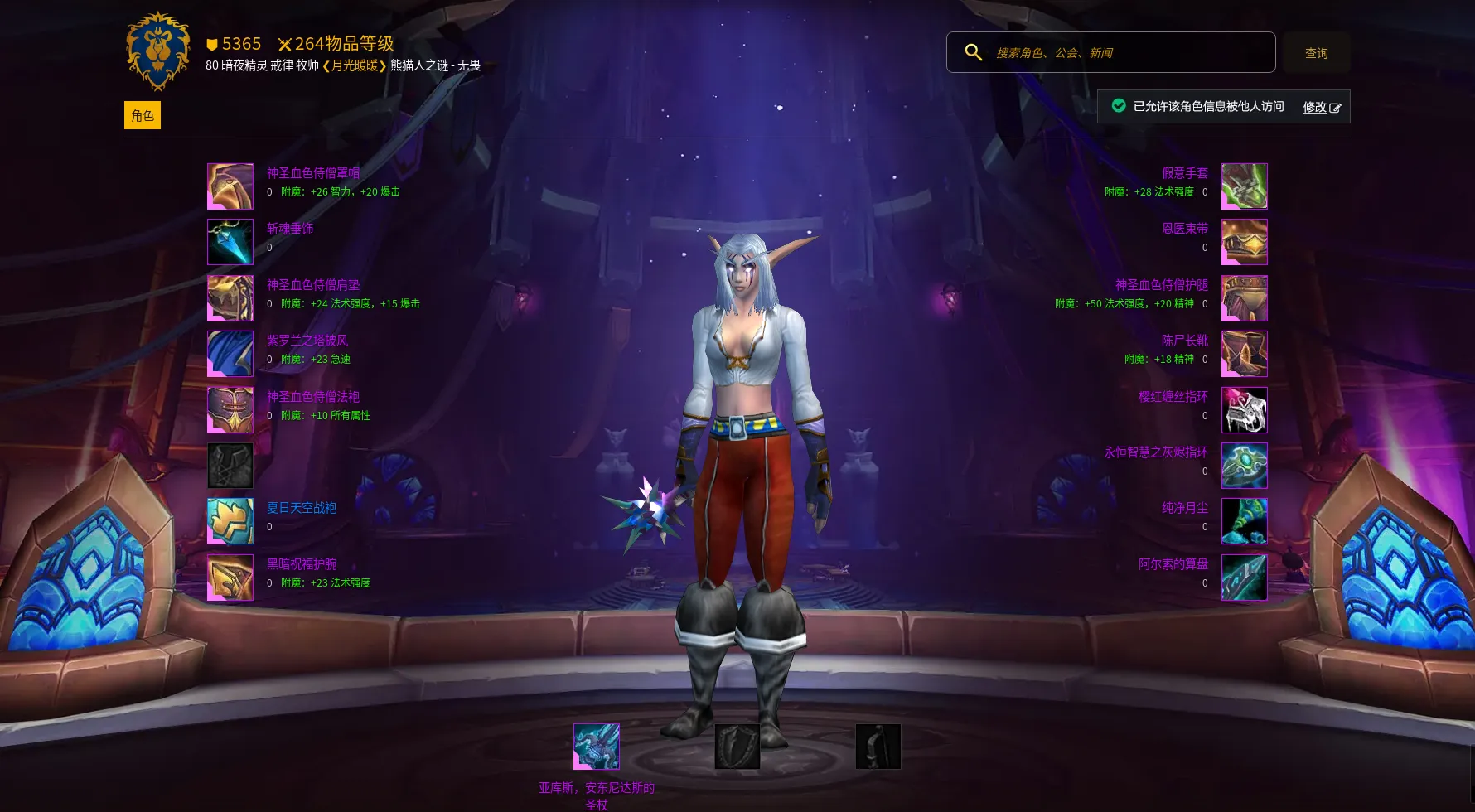Viewport: 1475px width, 812px height.
Task: Select the 斩魂垂饰 necklace slot
Action: pos(230,242)
